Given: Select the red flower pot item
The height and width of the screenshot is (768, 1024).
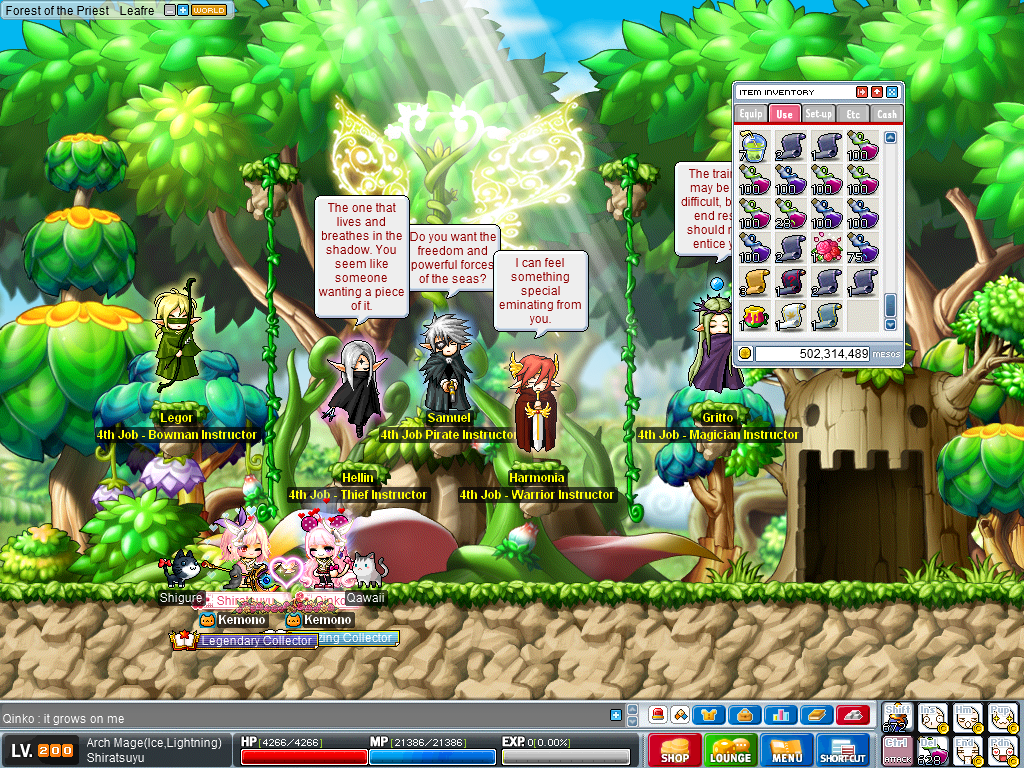Looking at the screenshot, I should coord(752,316).
